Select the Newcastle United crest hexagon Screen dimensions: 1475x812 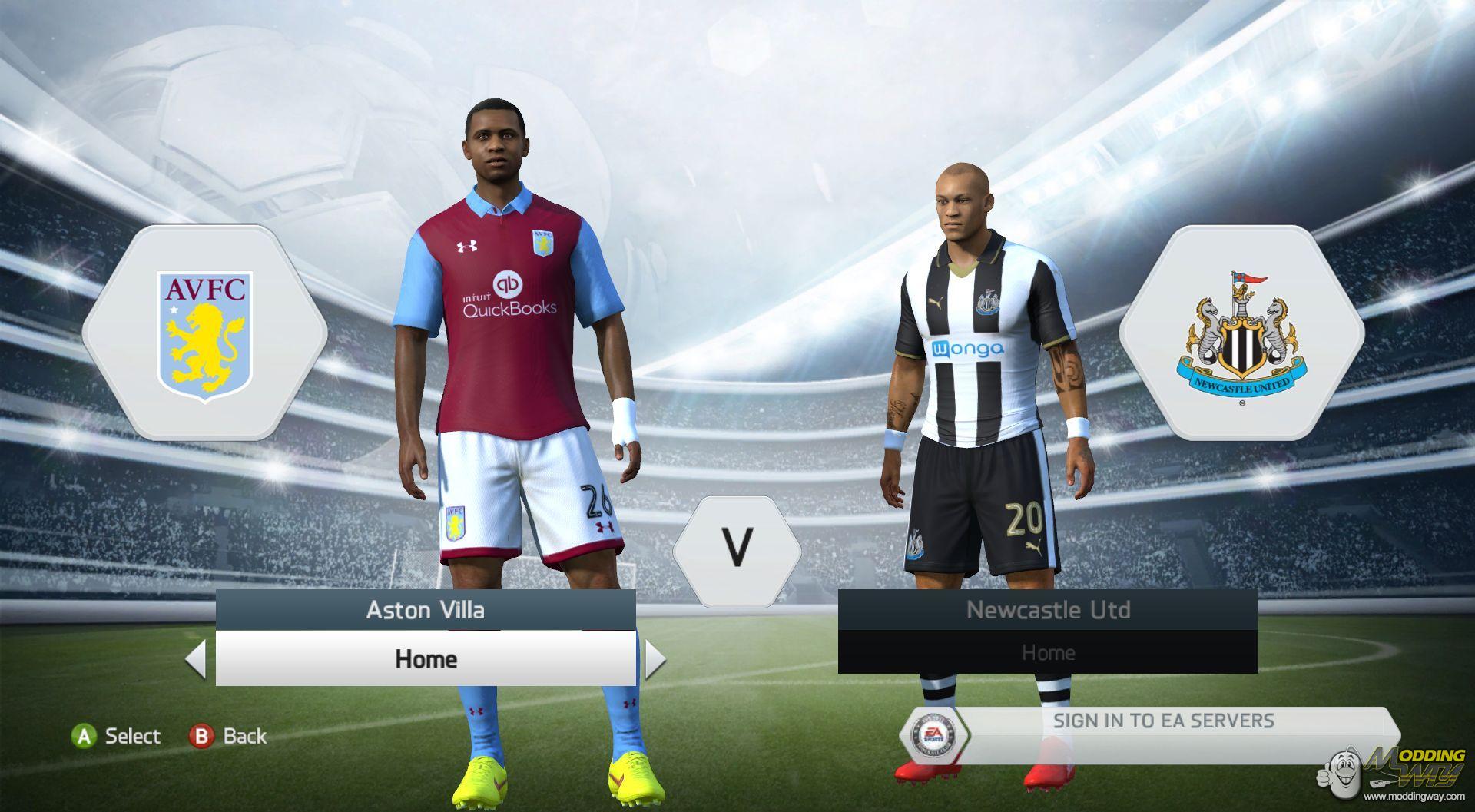click(x=1241, y=333)
